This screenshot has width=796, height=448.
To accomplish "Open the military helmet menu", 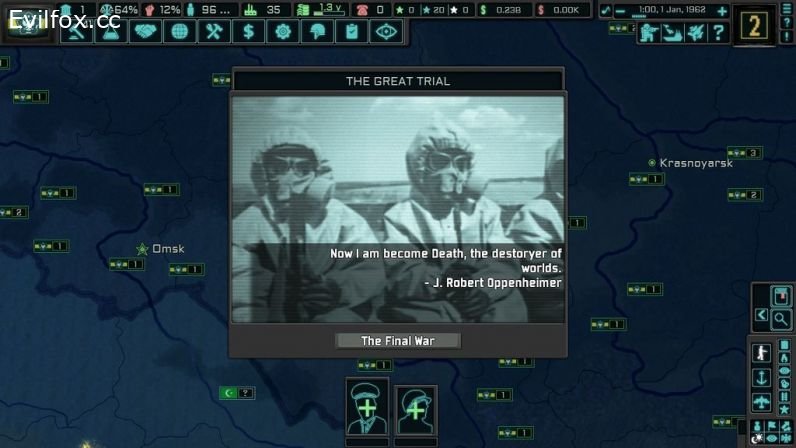I will click(316, 32).
